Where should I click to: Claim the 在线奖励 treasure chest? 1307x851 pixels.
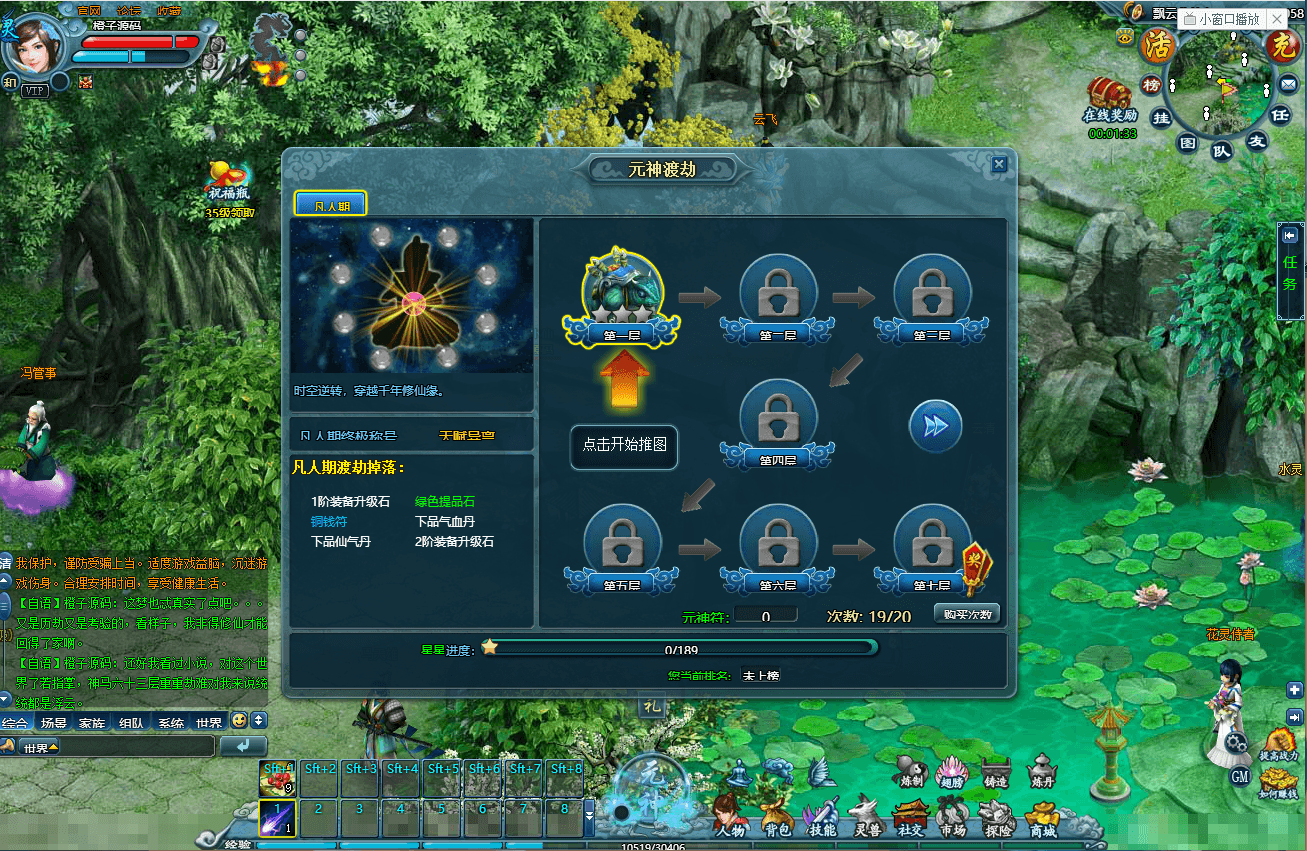pyautogui.click(x=1110, y=95)
